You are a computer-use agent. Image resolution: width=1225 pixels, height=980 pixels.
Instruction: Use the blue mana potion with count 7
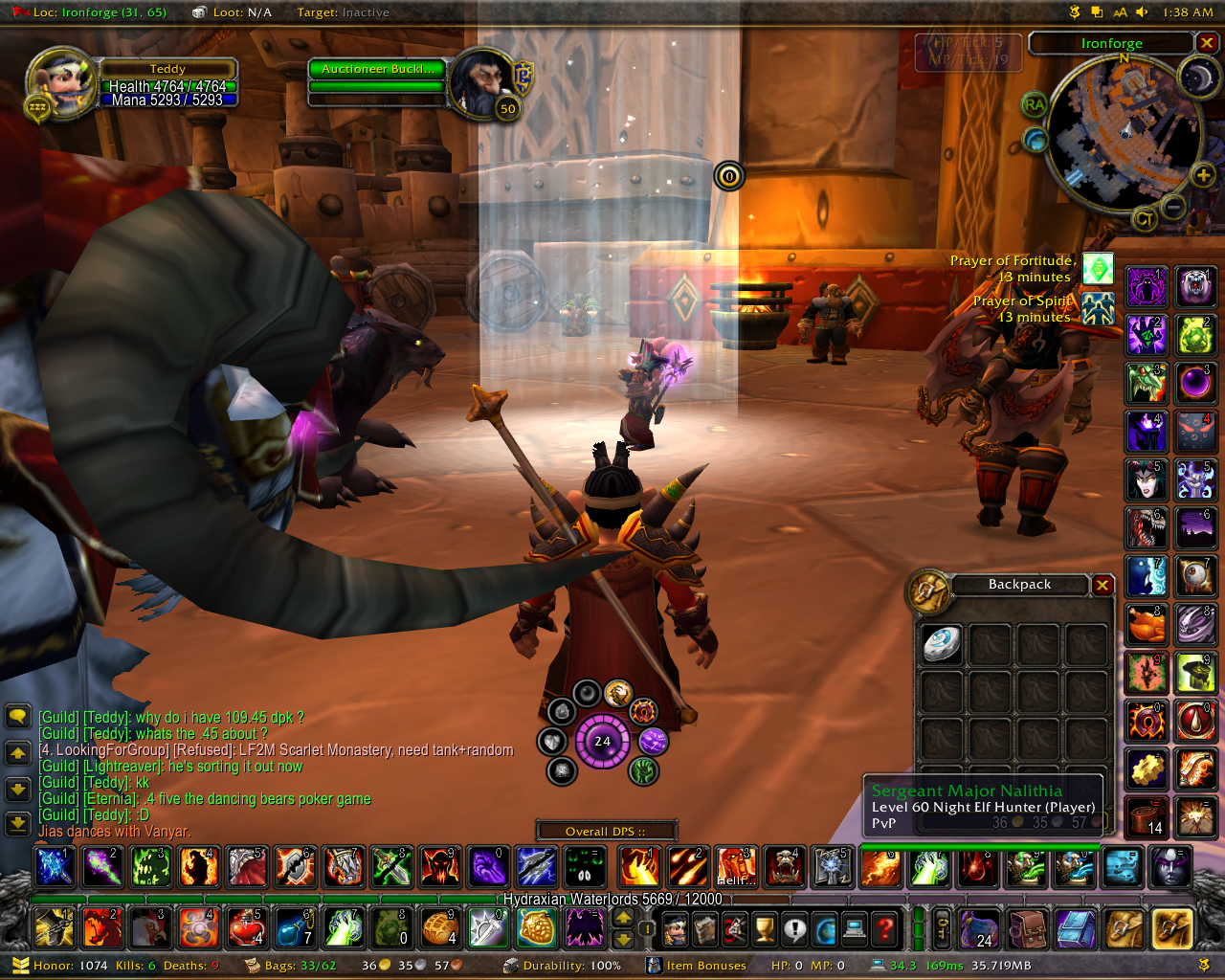pos(294,927)
